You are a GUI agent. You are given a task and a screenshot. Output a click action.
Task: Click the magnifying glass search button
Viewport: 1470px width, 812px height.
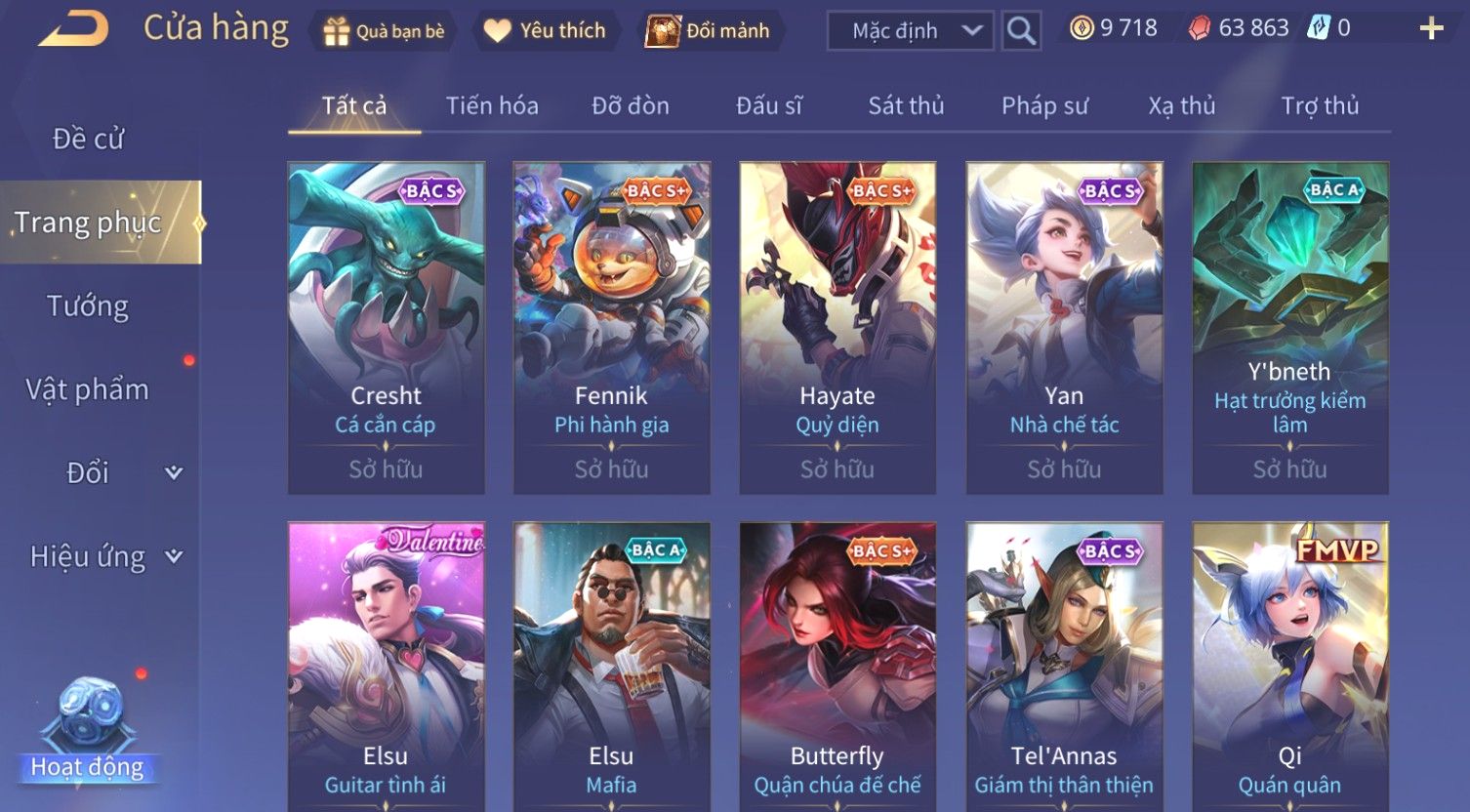click(1021, 31)
